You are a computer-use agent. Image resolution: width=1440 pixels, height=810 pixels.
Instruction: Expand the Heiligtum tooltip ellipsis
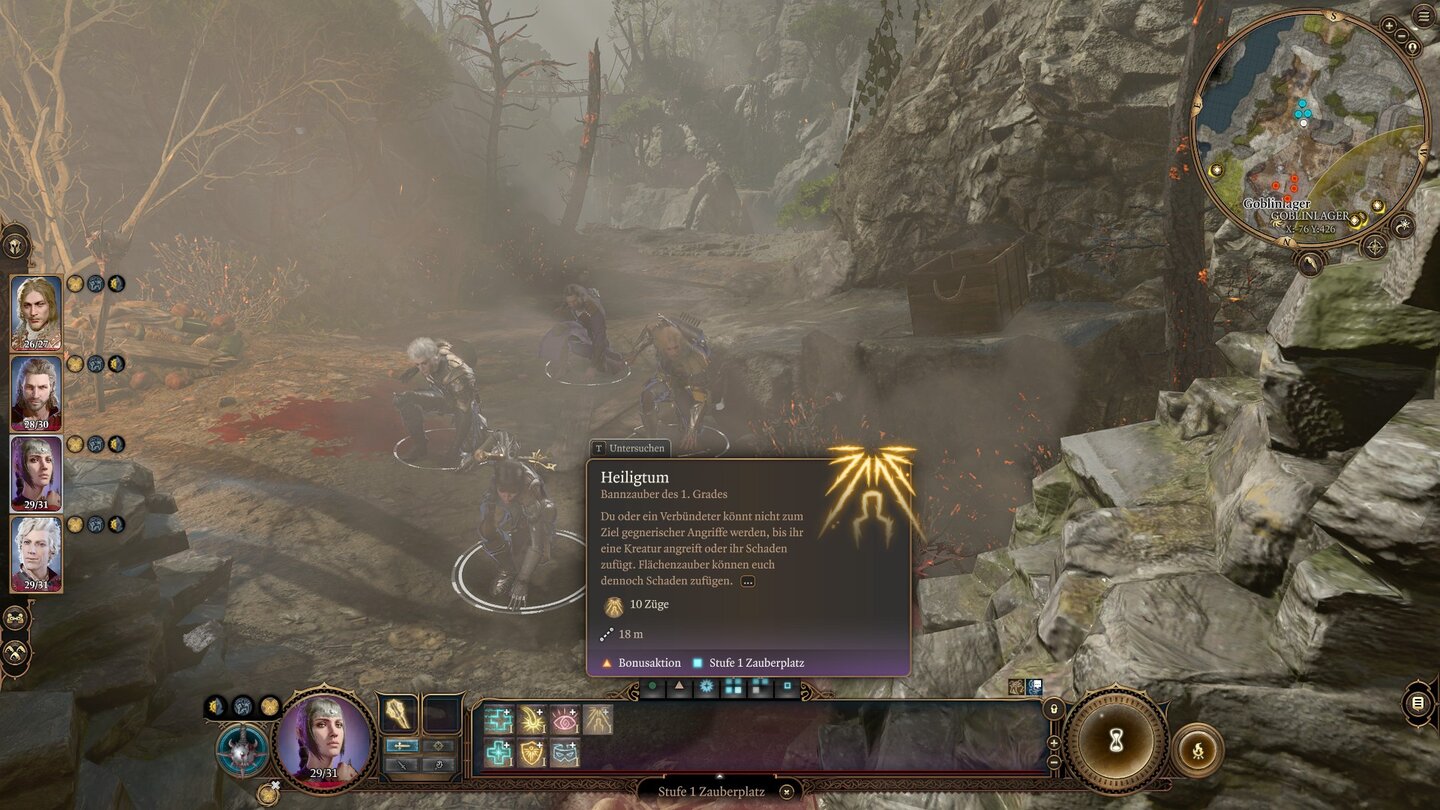[747, 581]
